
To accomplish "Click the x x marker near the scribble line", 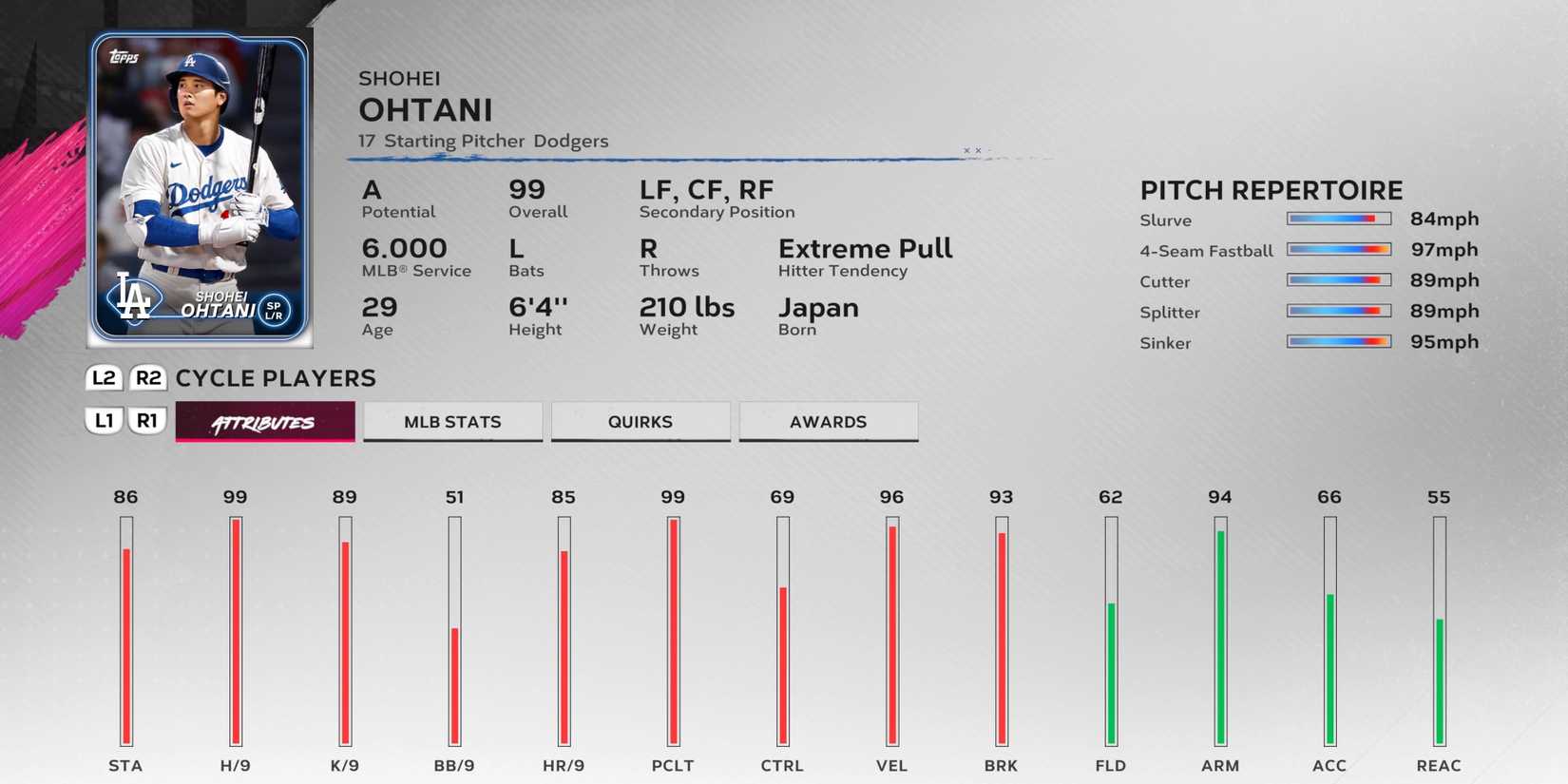I will [x=971, y=150].
